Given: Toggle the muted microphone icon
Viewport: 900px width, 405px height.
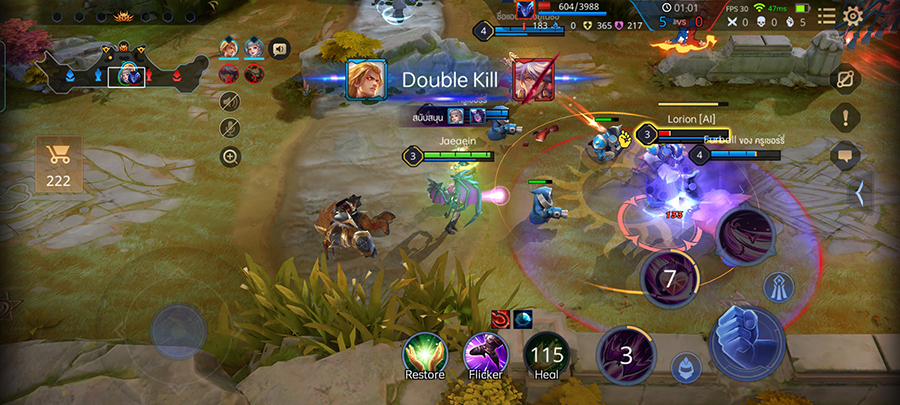Looking at the screenshot, I should click(x=230, y=128).
